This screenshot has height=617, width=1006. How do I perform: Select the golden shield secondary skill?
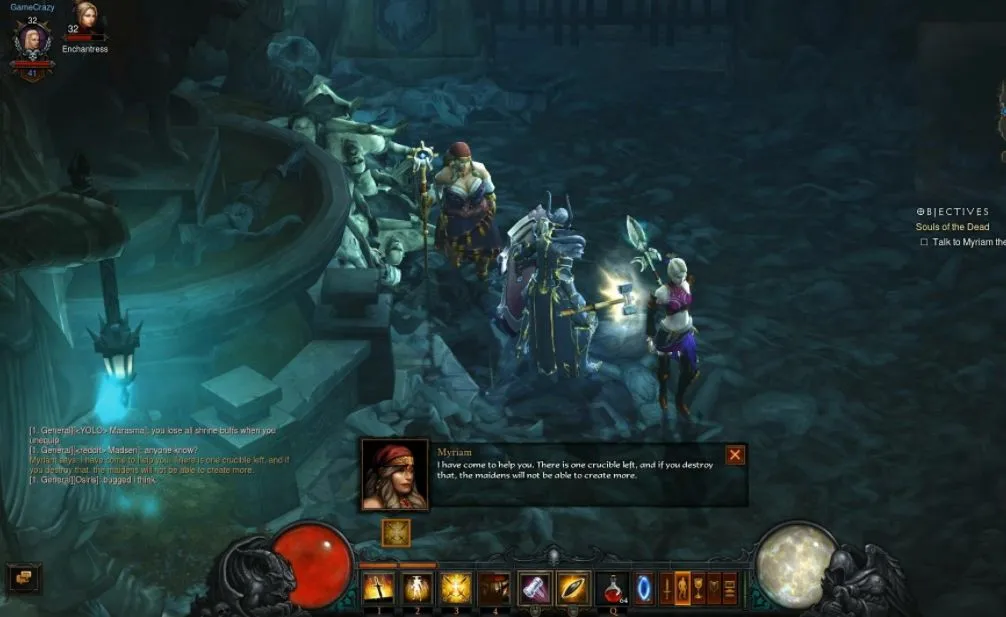(x=573, y=587)
